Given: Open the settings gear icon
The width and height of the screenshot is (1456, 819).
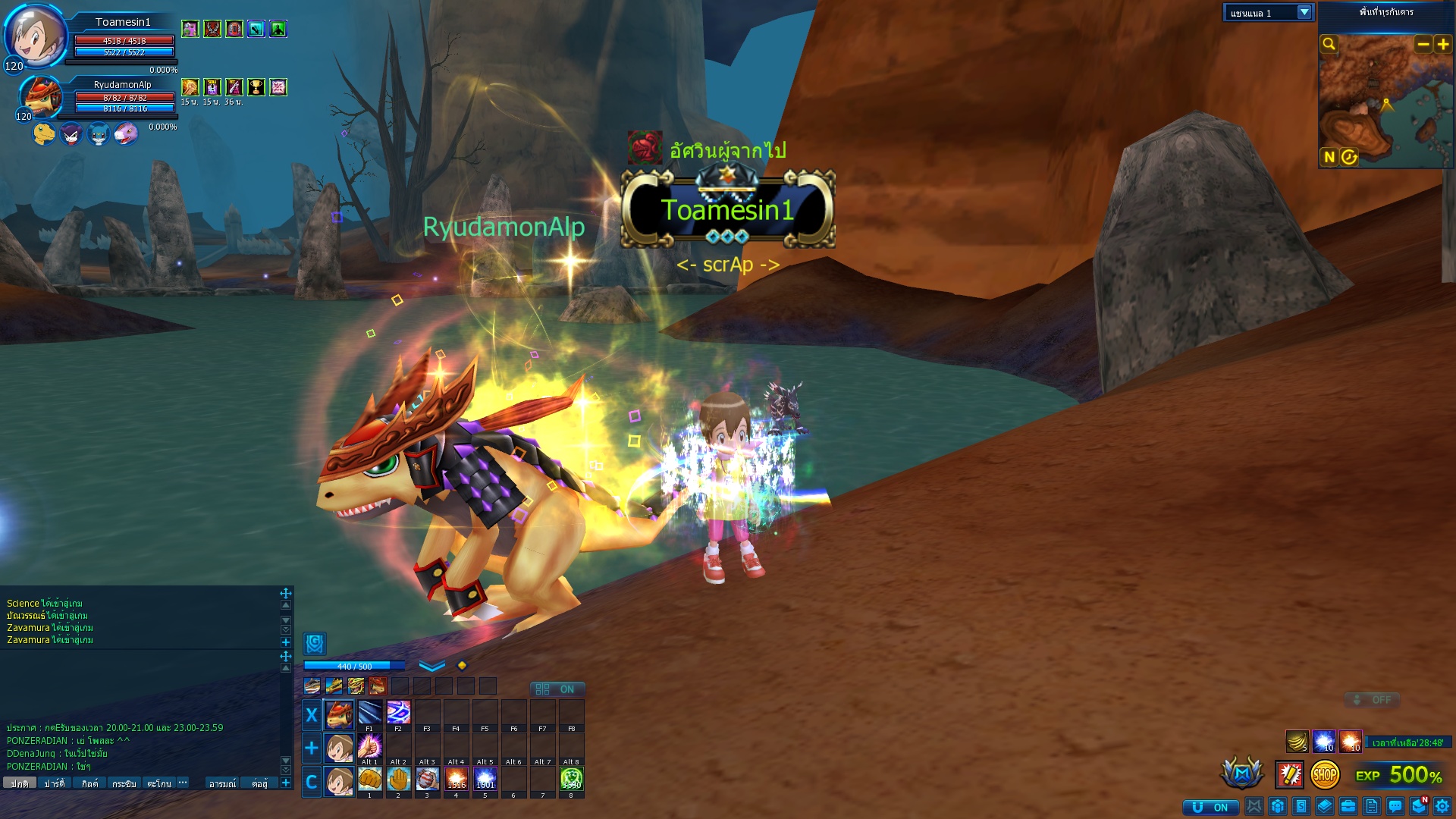Looking at the screenshot, I should pyautogui.click(x=1442, y=806).
